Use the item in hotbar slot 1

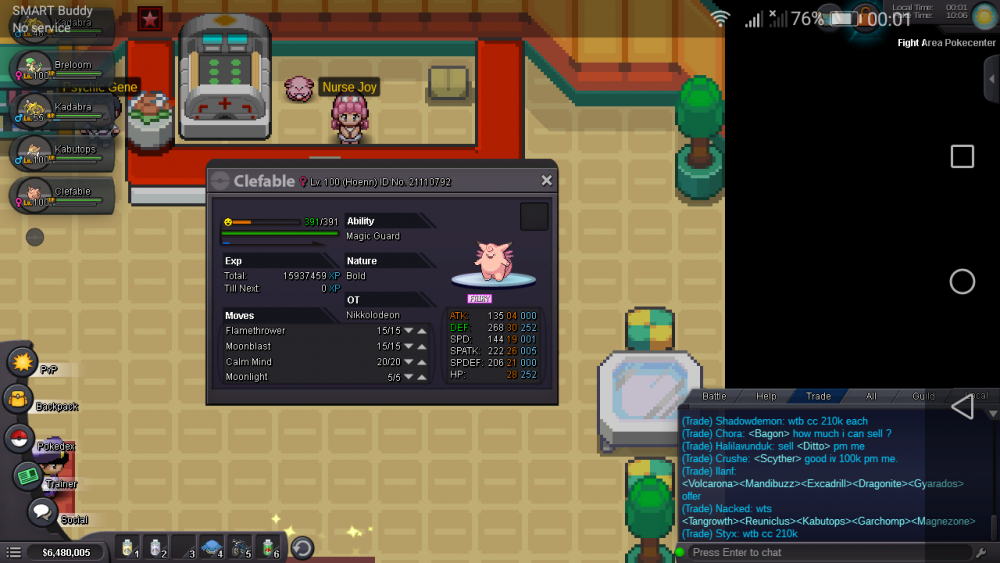click(127, 547)
